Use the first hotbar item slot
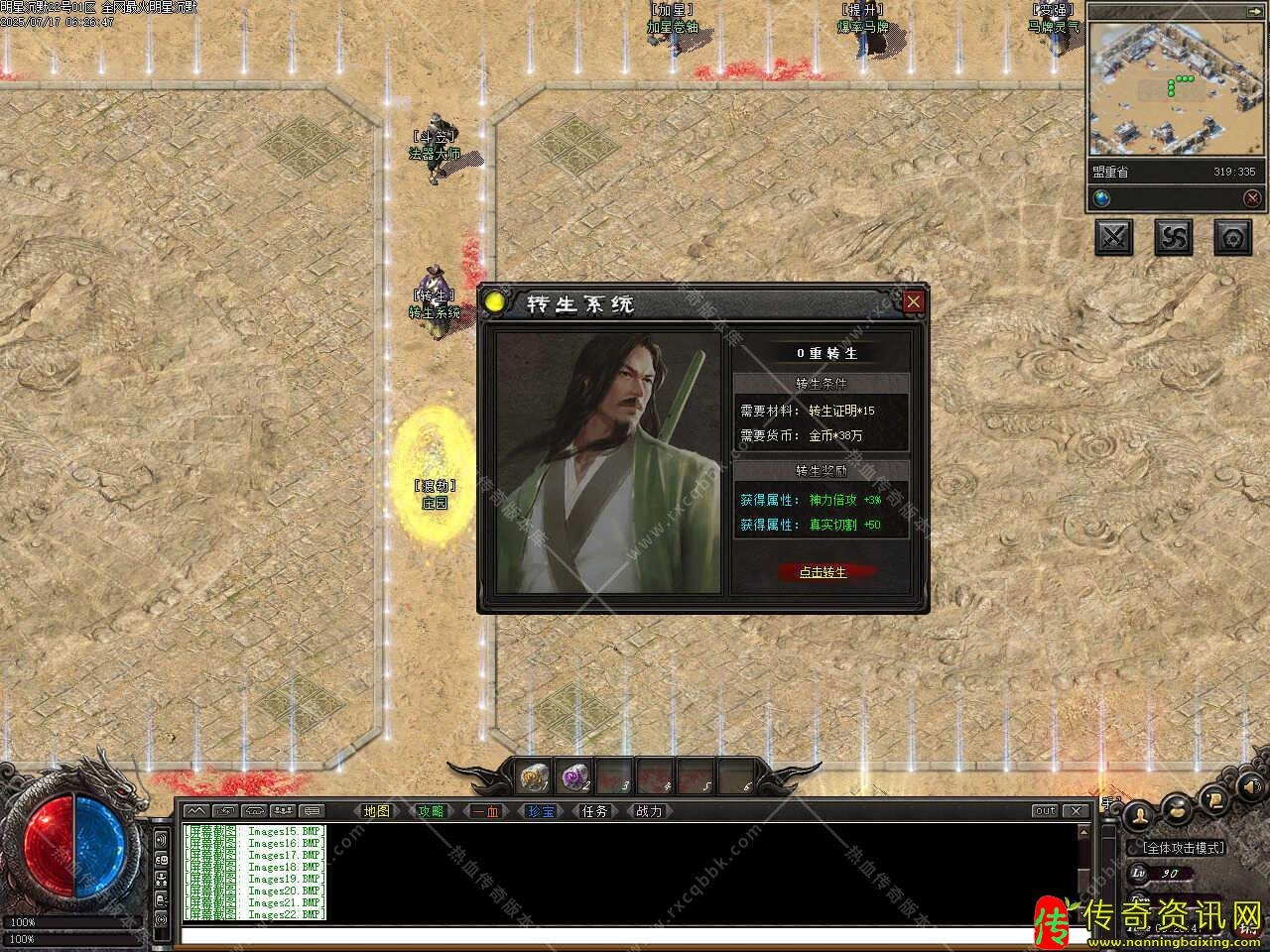Viewport: 1270px width, 952px height. coord(534,777)
